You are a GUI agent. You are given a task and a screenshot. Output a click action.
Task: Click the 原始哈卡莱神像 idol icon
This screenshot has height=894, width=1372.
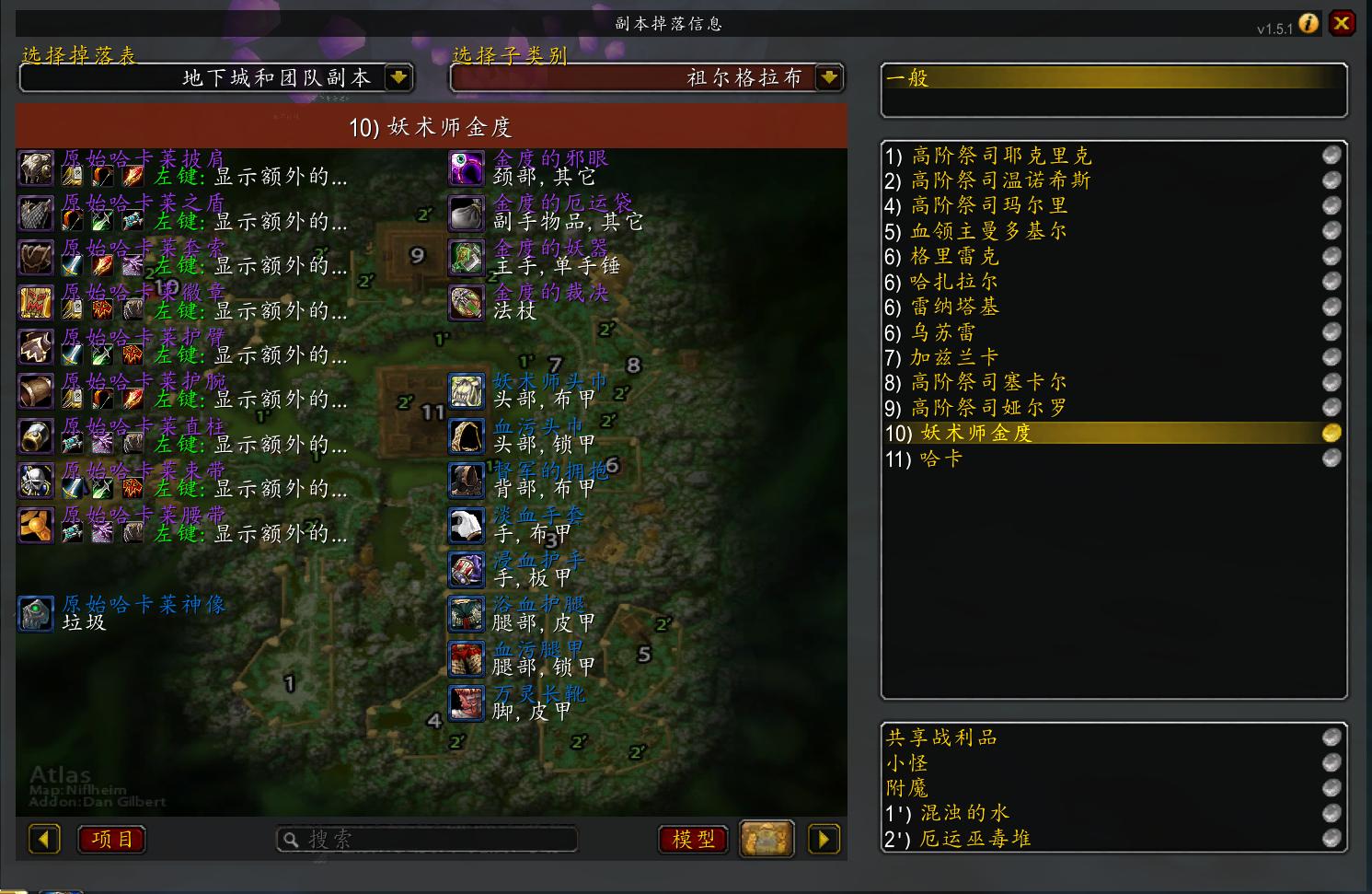tap(35, 613)
